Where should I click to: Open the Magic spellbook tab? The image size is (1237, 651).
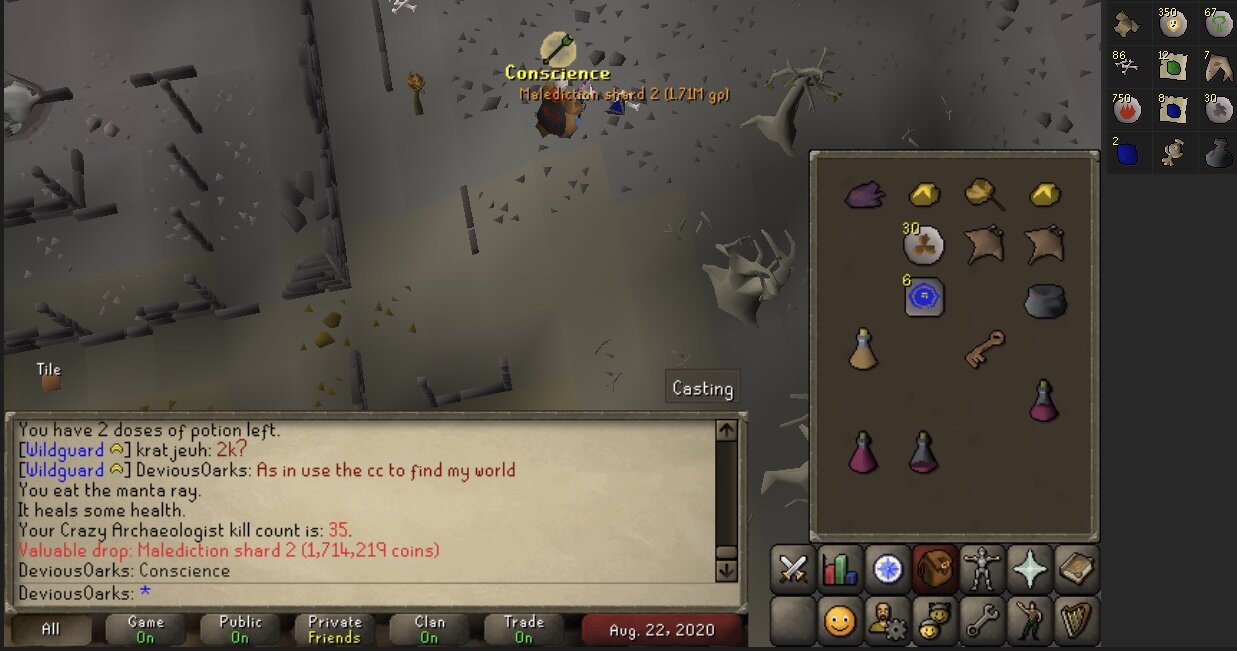1075,570
